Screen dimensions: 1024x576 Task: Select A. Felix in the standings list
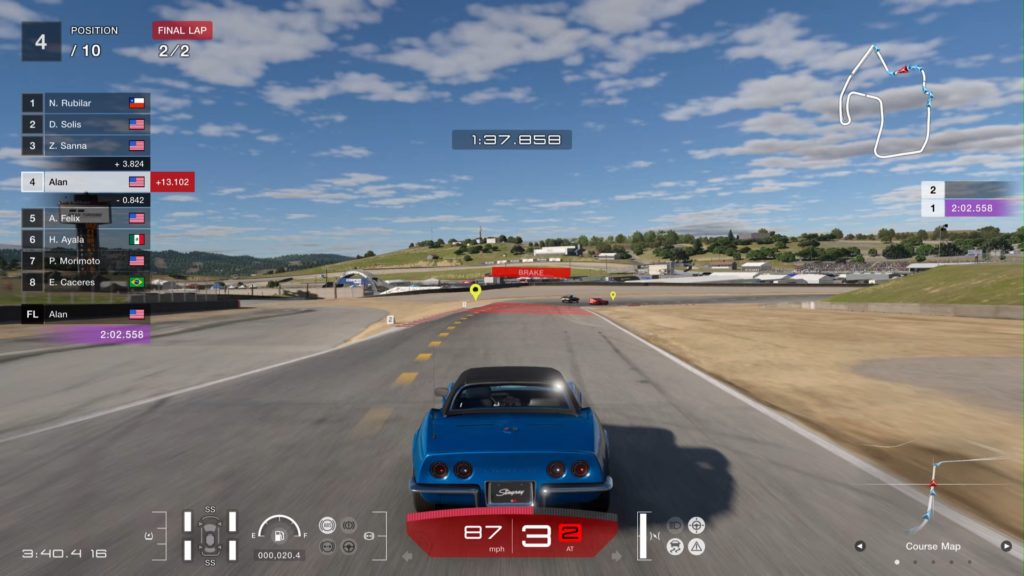86,218
